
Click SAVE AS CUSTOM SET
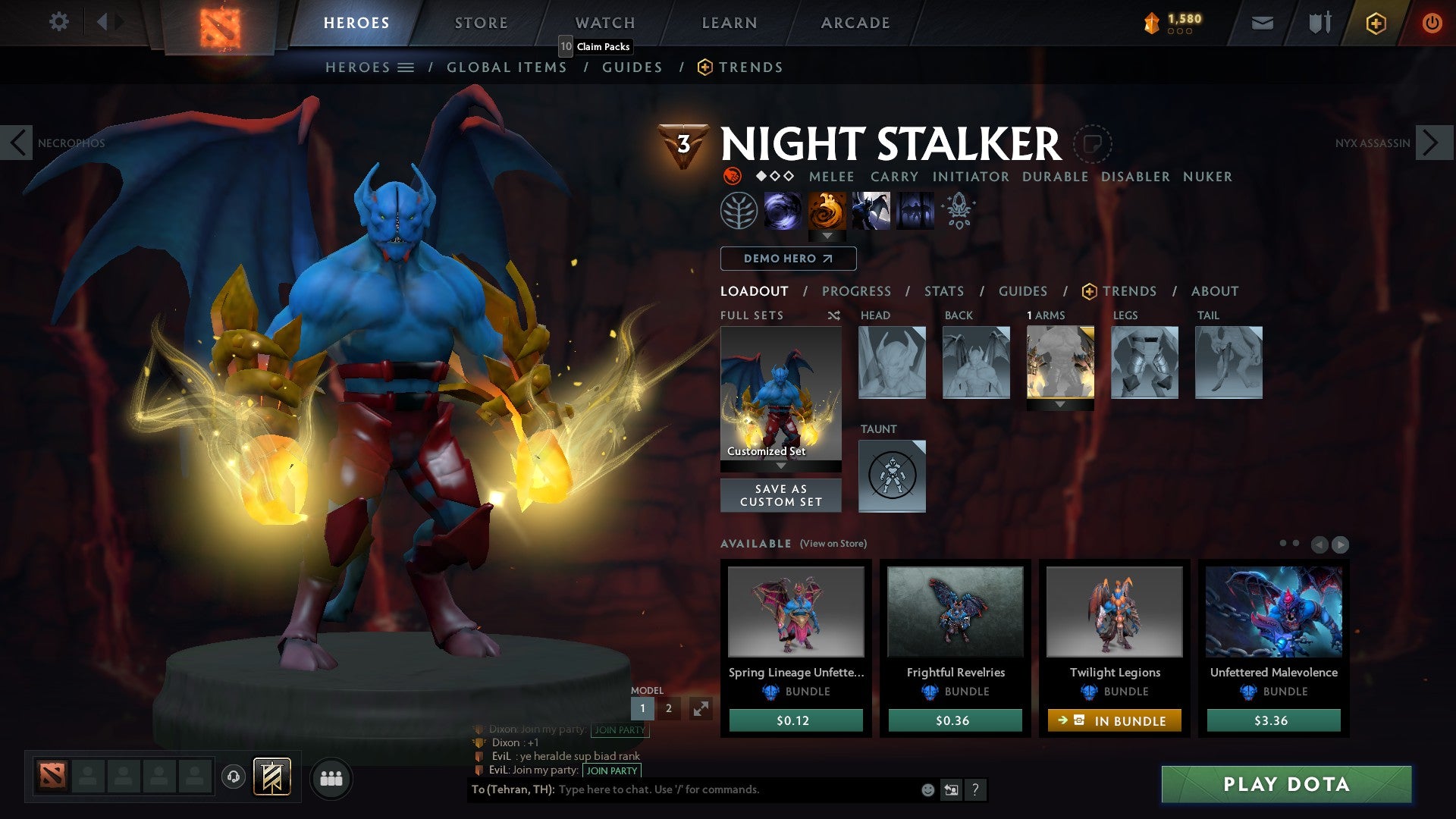(x=780, y=495)
